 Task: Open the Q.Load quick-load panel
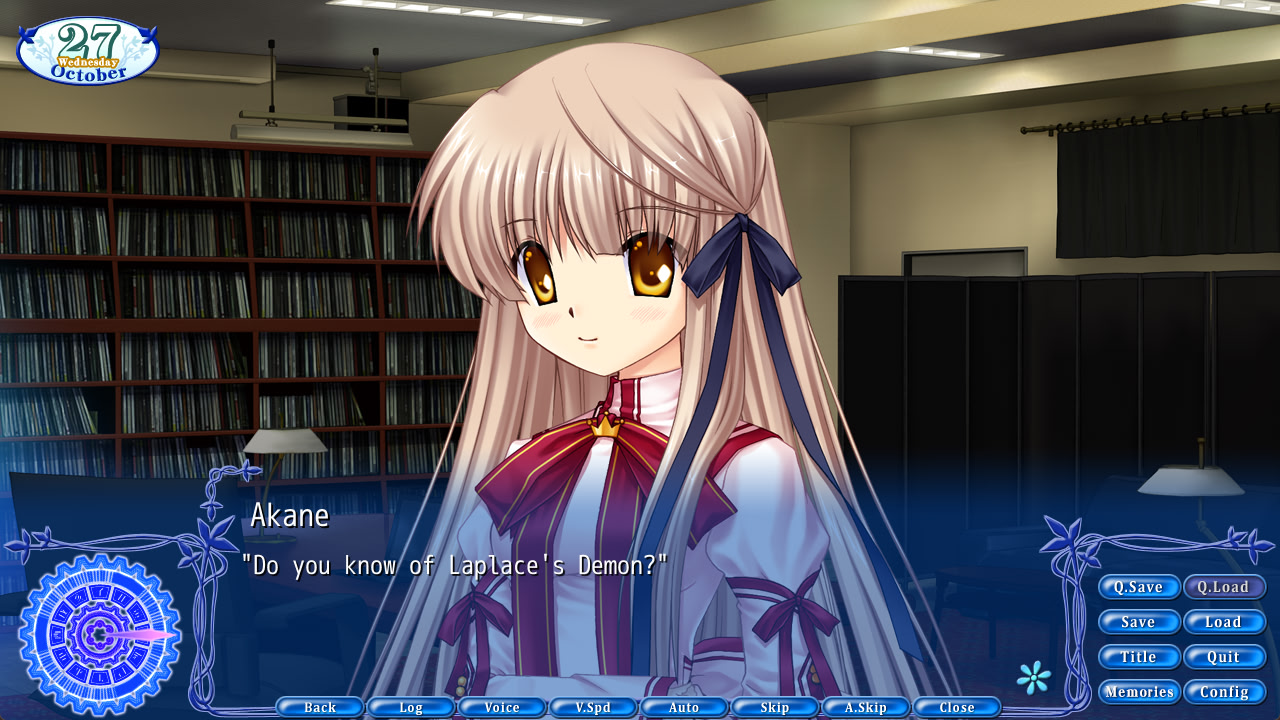(x=1224, y=587)
